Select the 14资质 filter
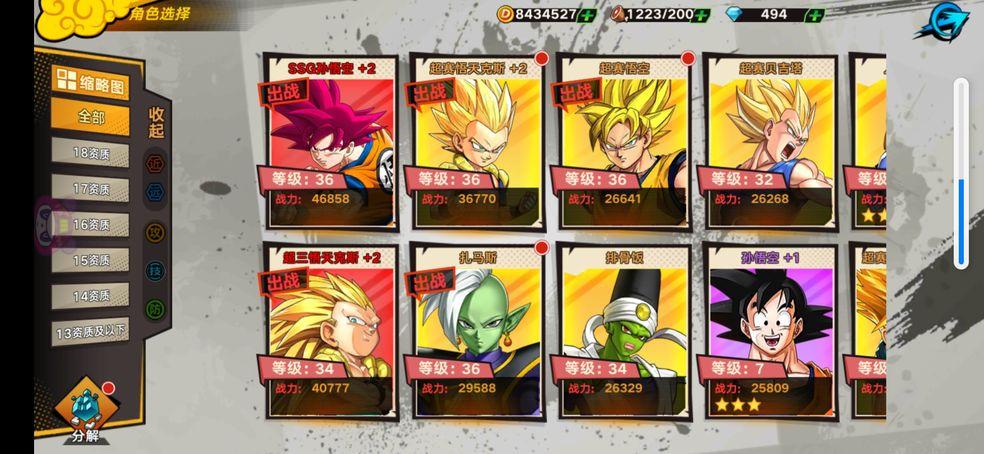Screen dimensions: 984x454 tap(91, 296)
